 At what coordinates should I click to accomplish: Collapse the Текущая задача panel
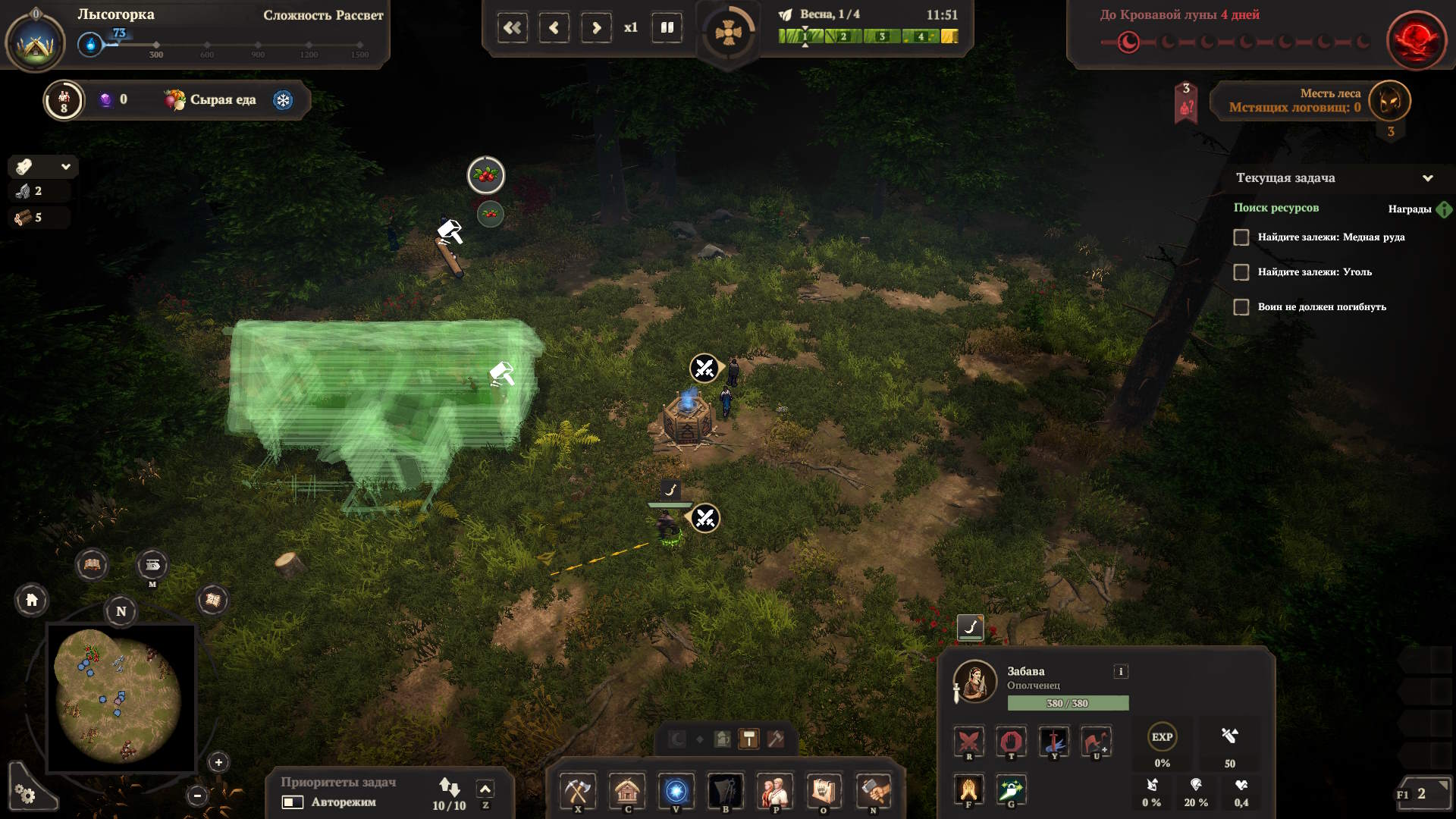point(1427,178)
